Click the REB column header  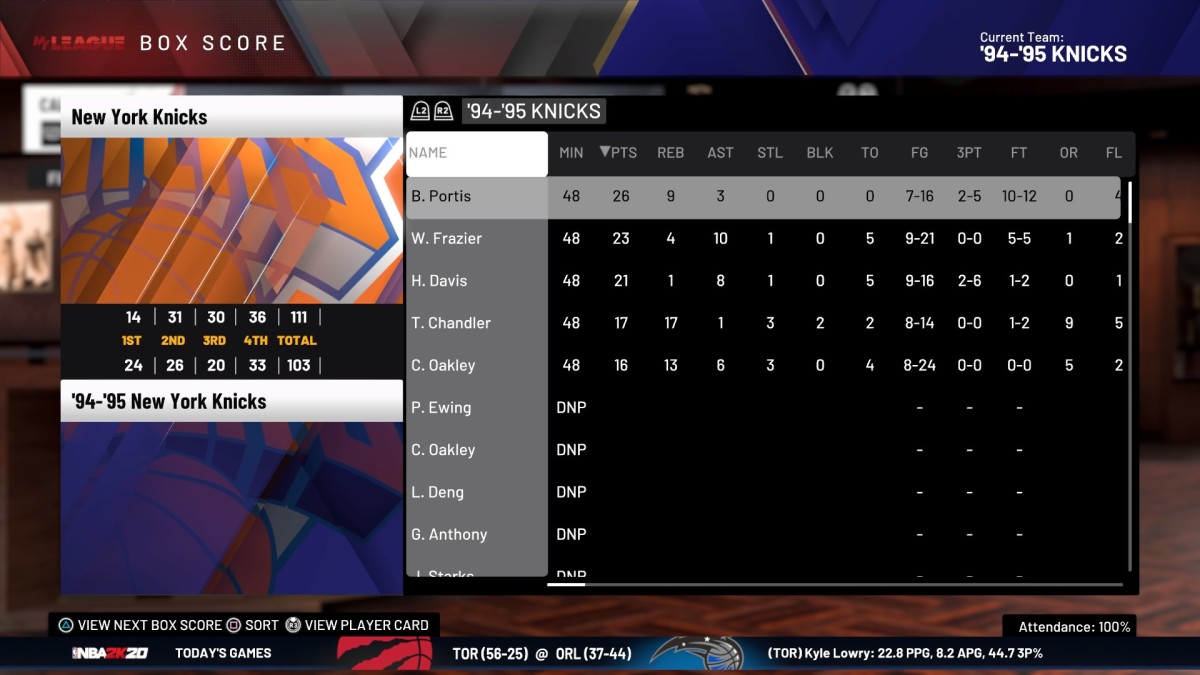click(x=670, y=153)
